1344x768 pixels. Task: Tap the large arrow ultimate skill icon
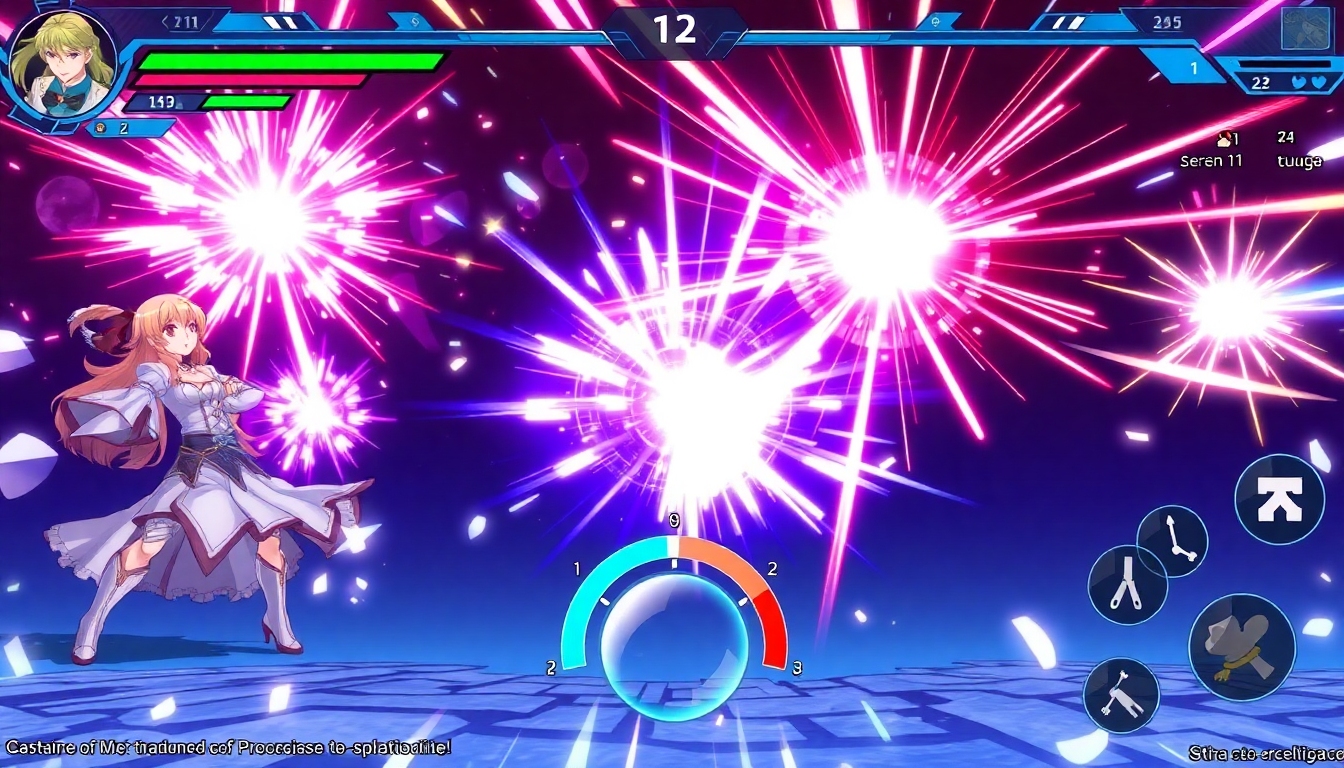click(x=1279, y=496)
